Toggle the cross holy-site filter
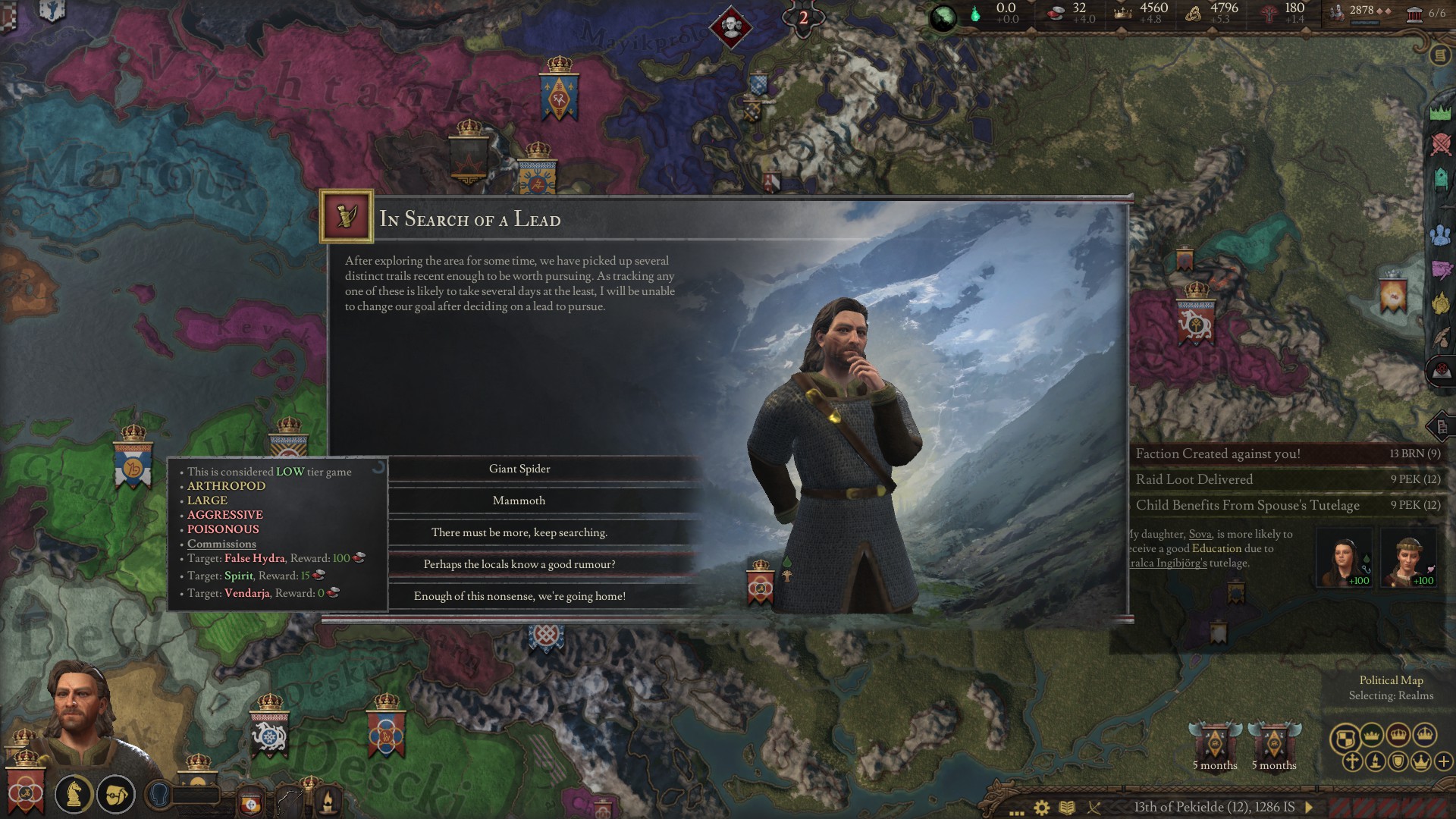The height and width of the screenshot is (819, 1456). [x=1353, y=761]
